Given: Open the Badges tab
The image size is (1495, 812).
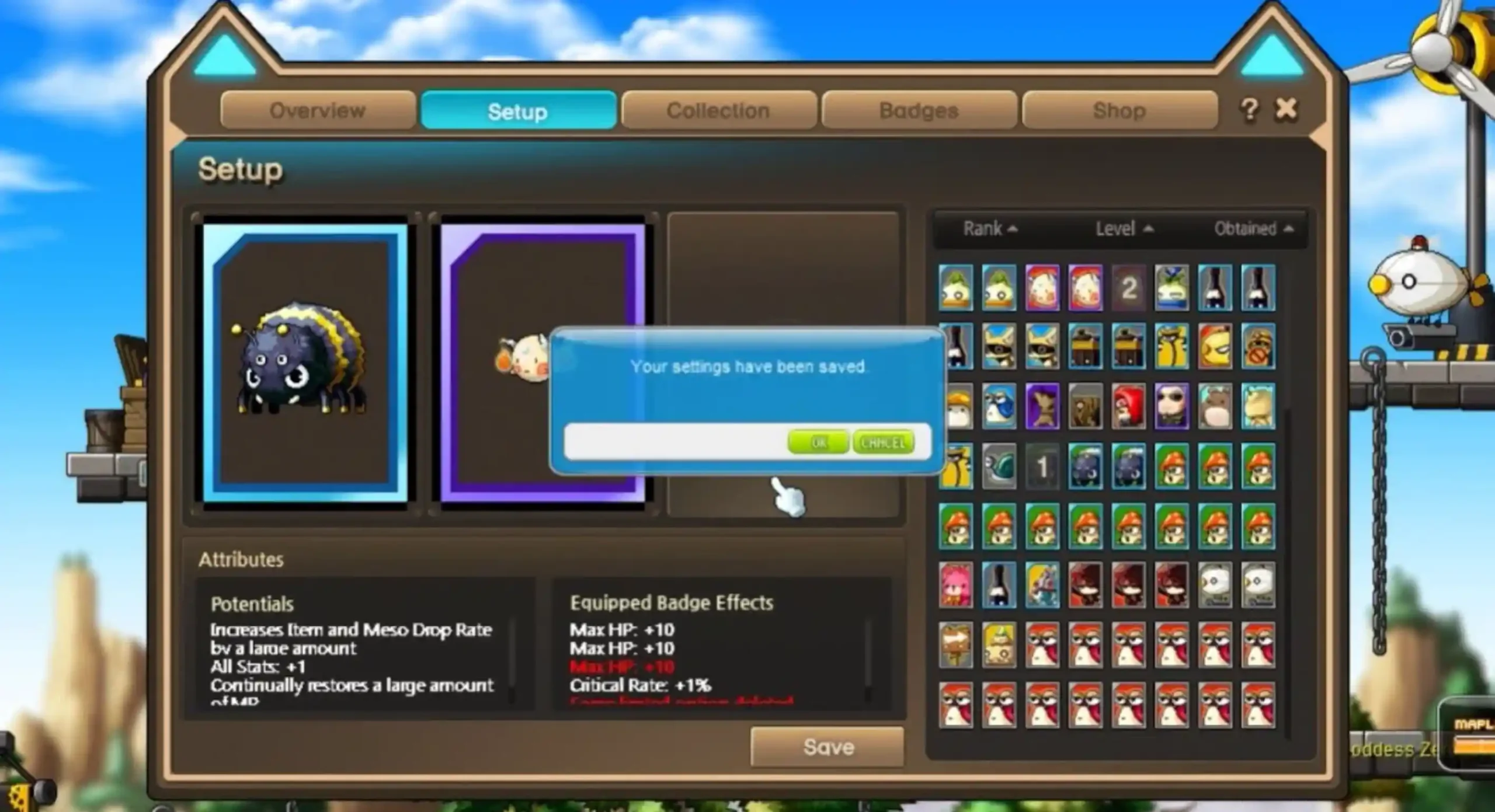Looking at the screenshot, I should coord(918,110).
